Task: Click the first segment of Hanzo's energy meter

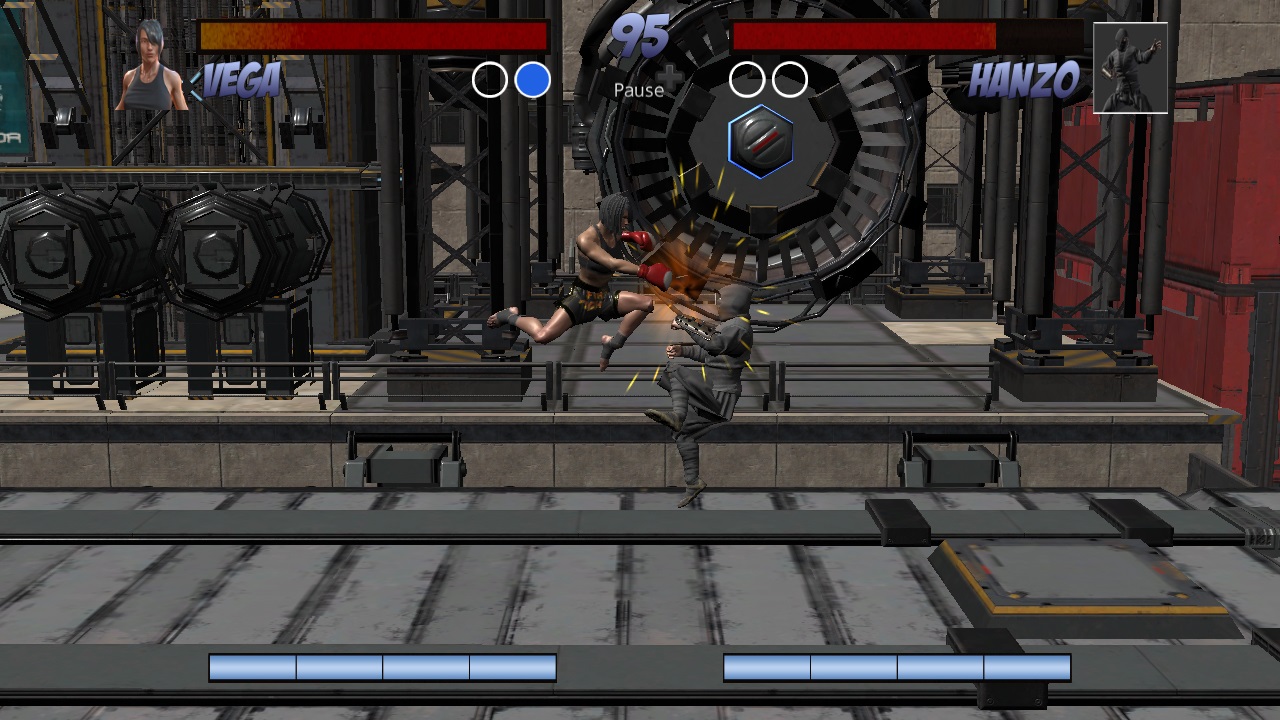Action: tap(765, 666)
